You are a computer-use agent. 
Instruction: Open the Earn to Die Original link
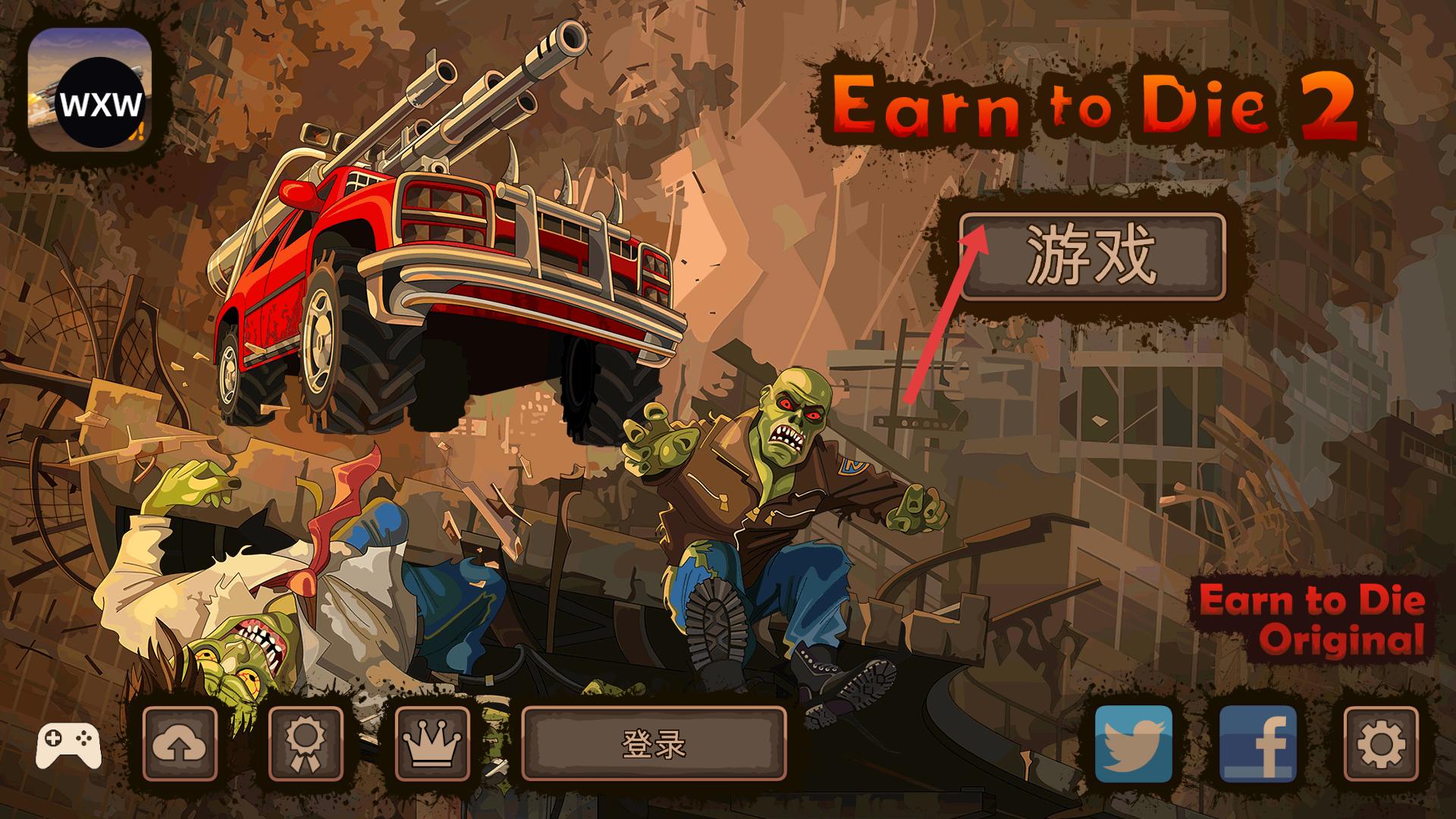(1312, 620)
